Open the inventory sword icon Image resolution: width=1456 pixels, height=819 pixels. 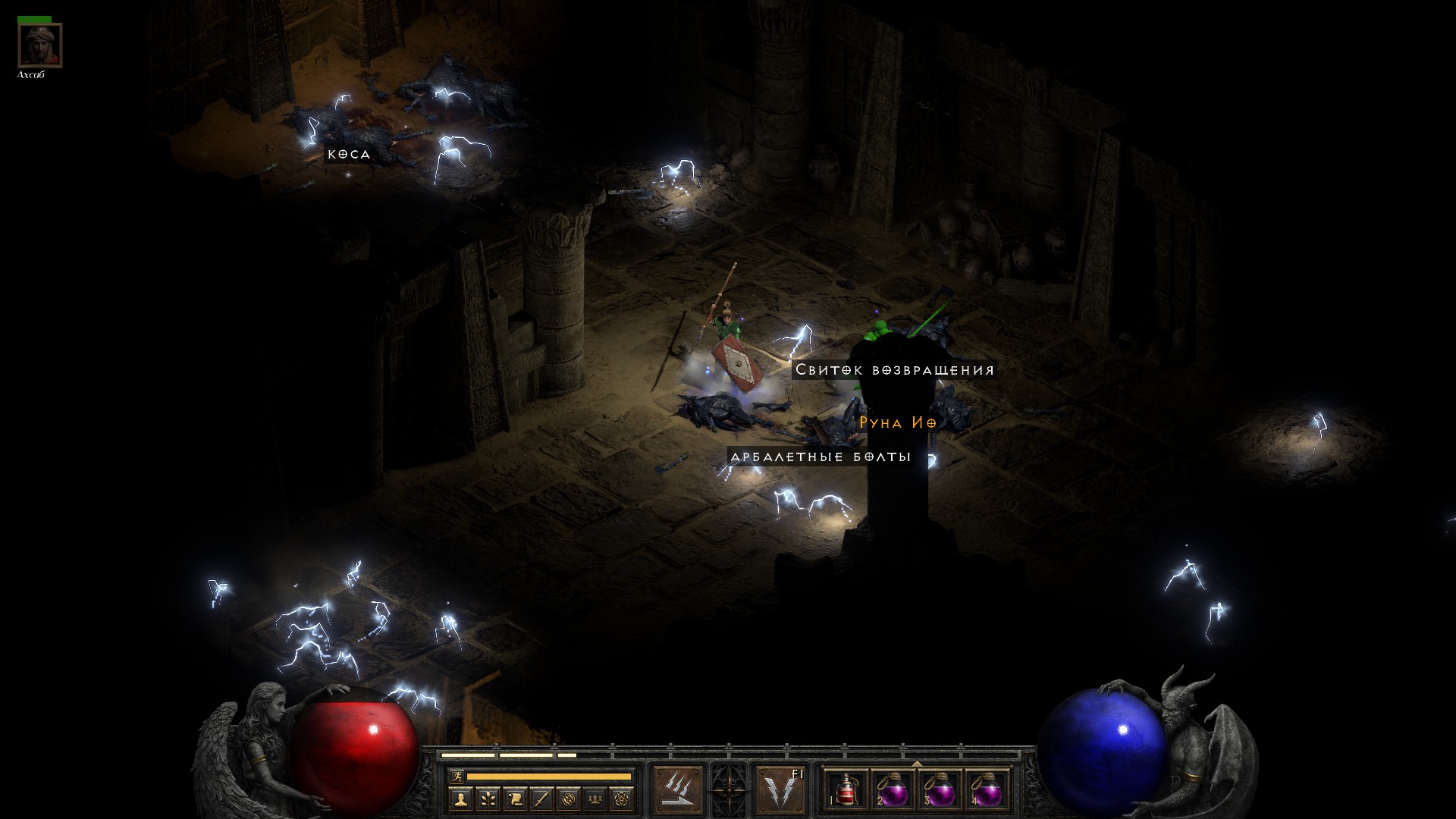pyautogui.click(x=541, y=799)
